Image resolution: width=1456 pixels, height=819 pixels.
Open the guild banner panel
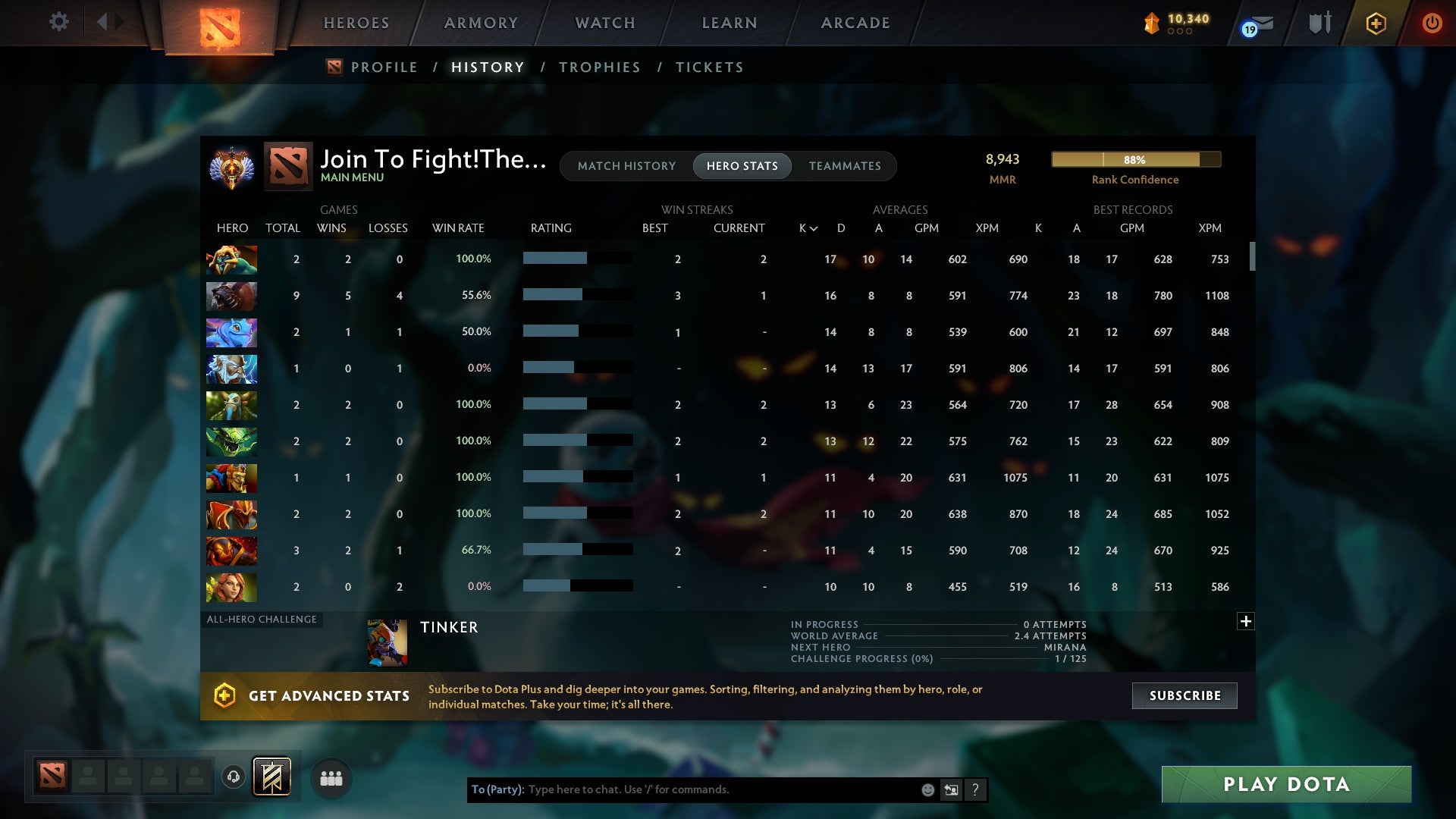pyautogui.click(x=270, y=777)
